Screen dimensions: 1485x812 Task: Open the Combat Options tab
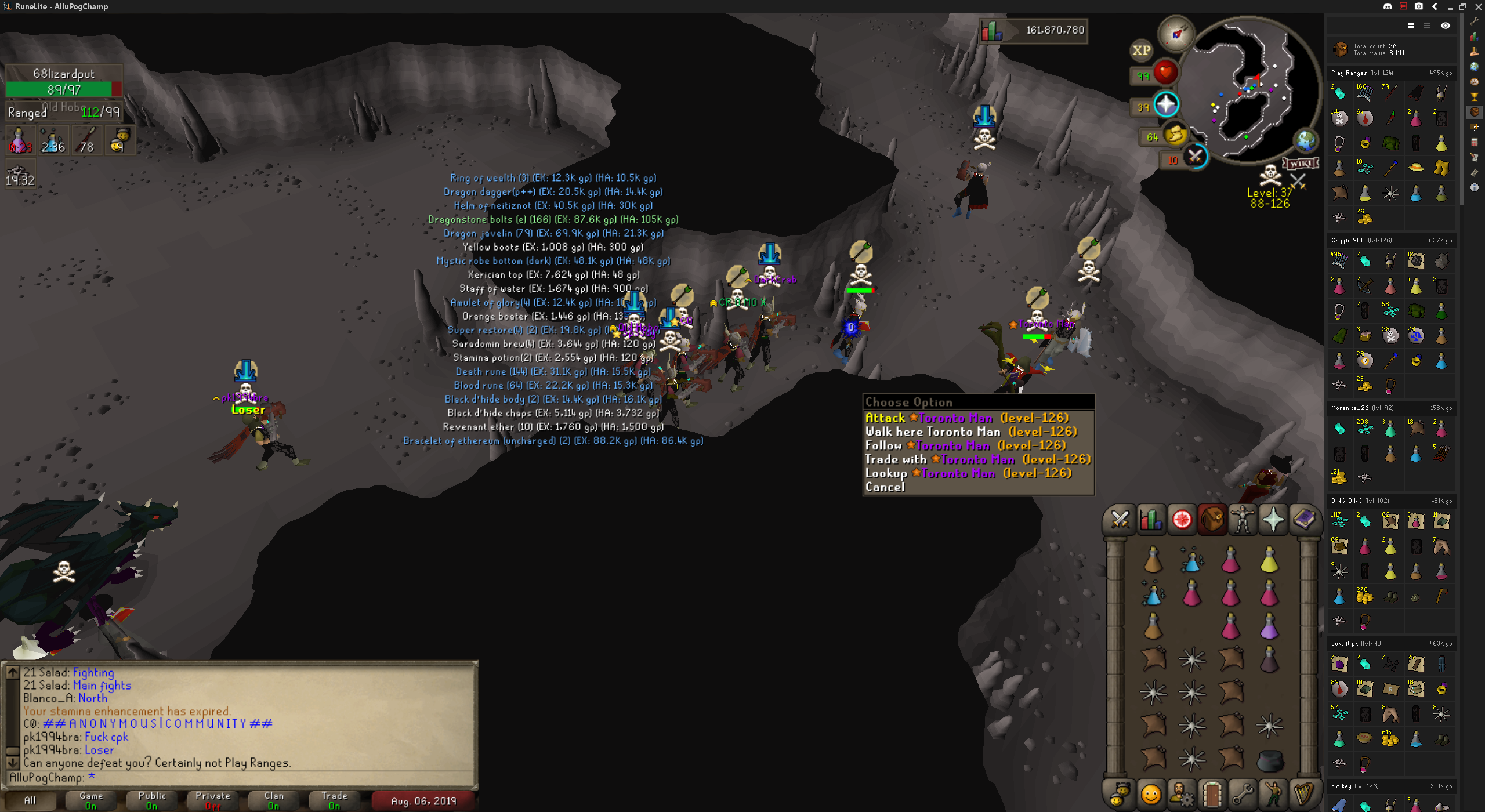tap(1120, 519)
